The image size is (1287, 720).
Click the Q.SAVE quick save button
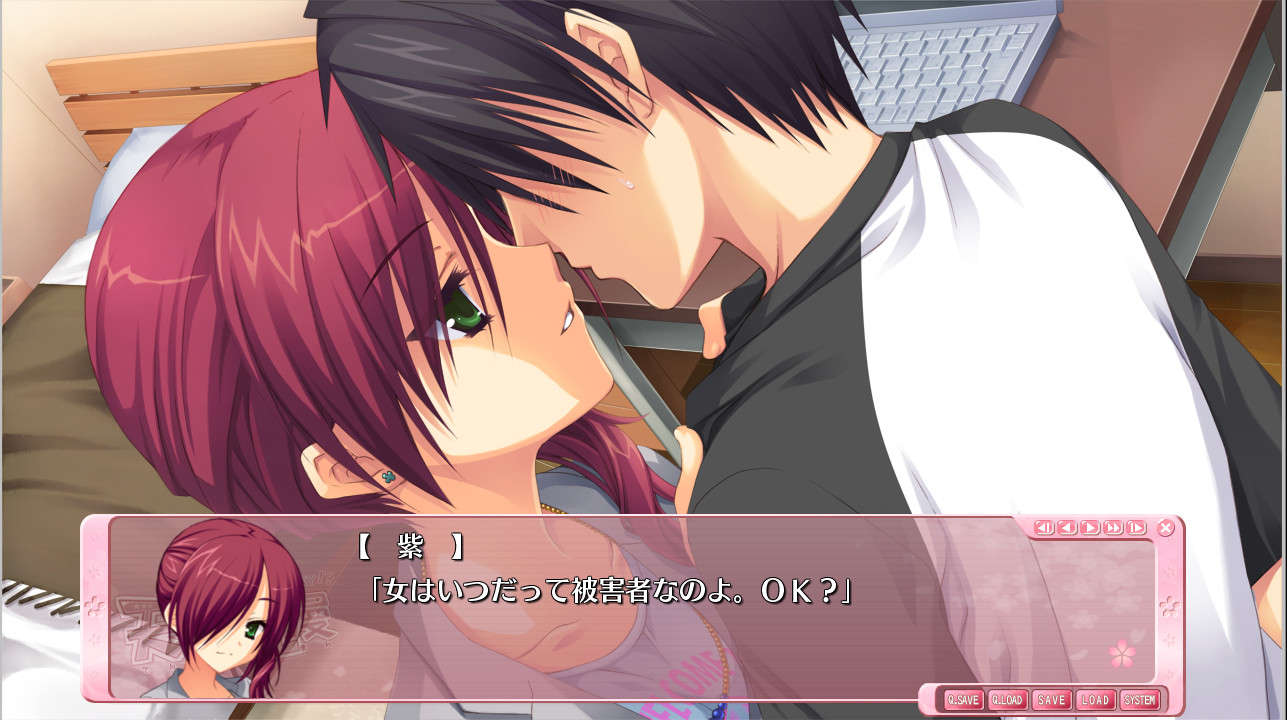pos(964,700)
